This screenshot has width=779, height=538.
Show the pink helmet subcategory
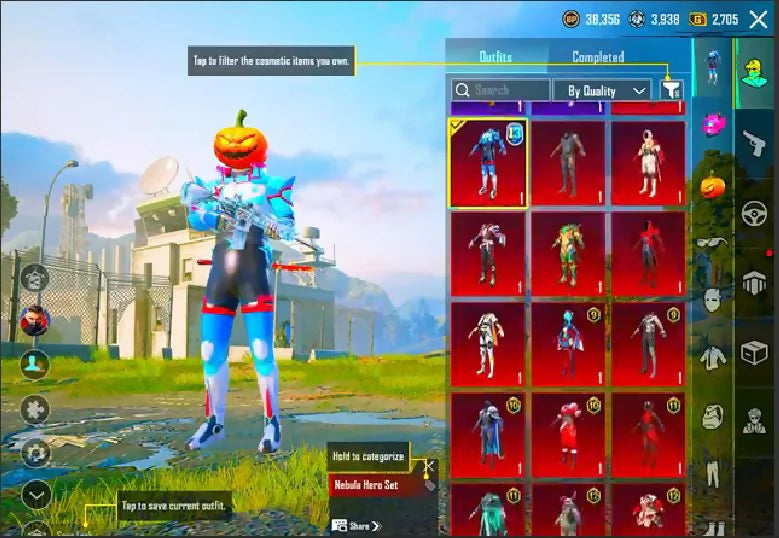coord(712,124)
